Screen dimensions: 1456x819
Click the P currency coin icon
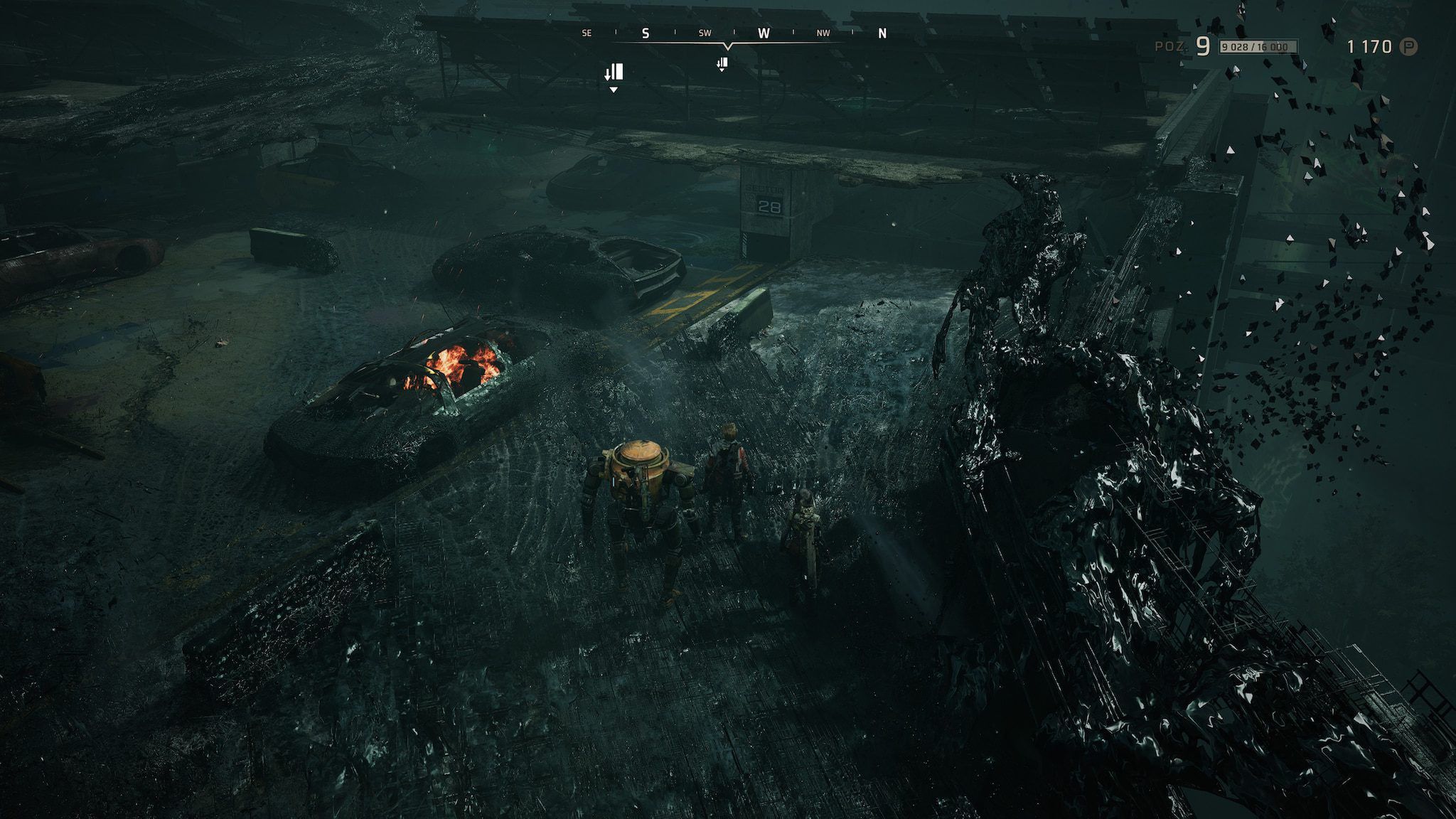1408,47
